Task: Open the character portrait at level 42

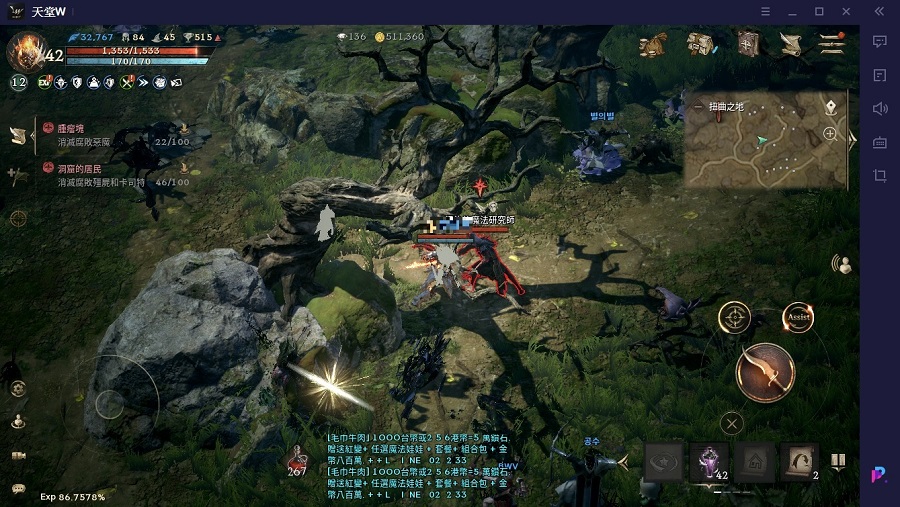Action: click(x=25, y=50)
